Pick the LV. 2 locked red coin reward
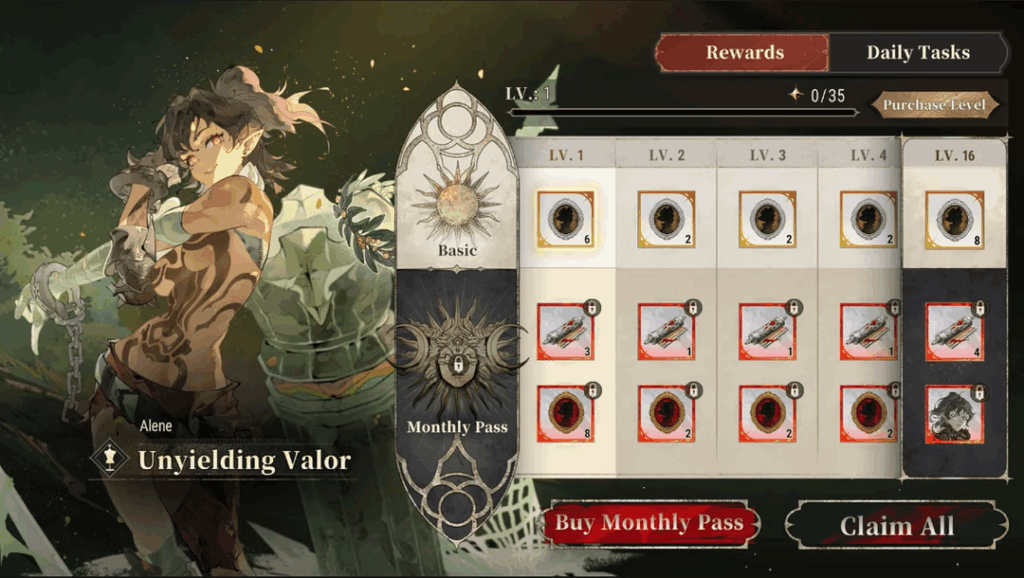Image resolution: width=1024 pixels, height=578 pixels. pos(667,414)
